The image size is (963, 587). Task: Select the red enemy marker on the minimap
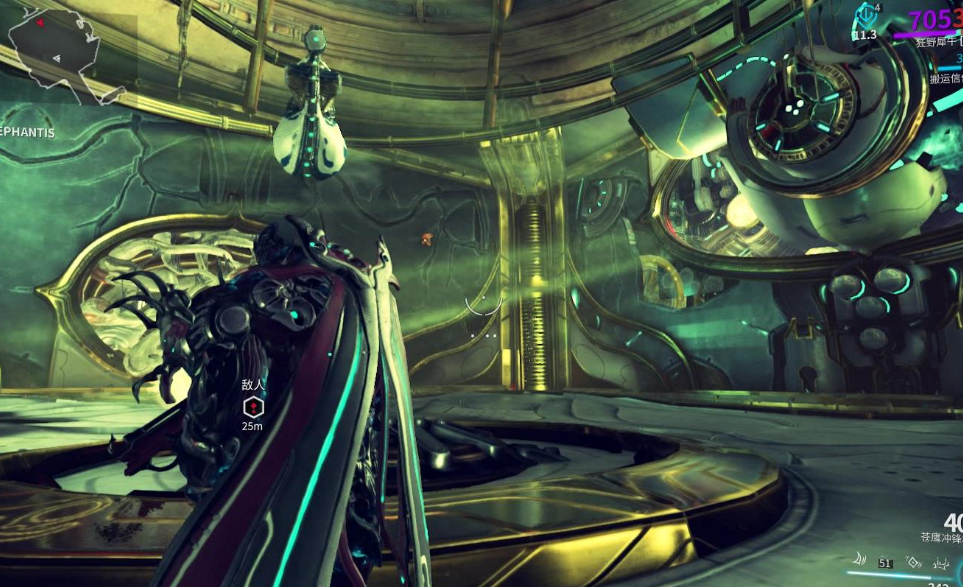tap(40, 22)
